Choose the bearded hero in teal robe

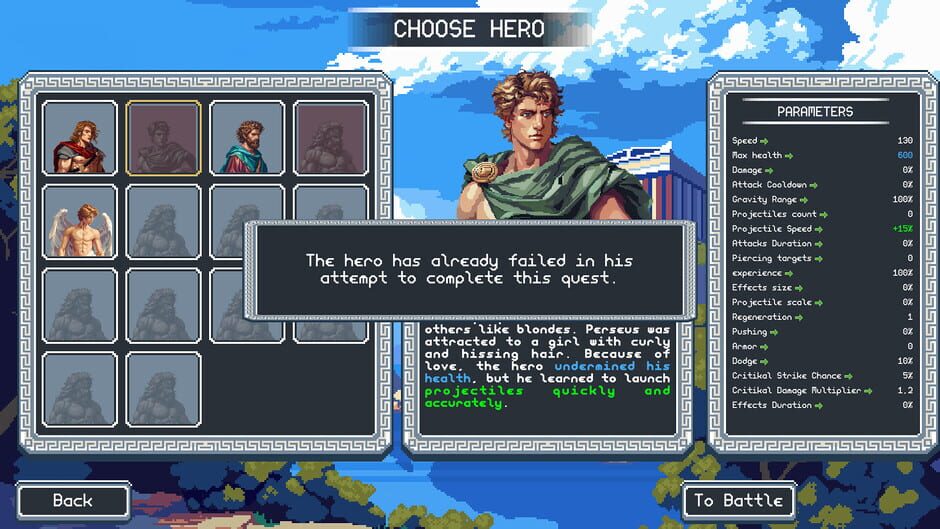247,139
